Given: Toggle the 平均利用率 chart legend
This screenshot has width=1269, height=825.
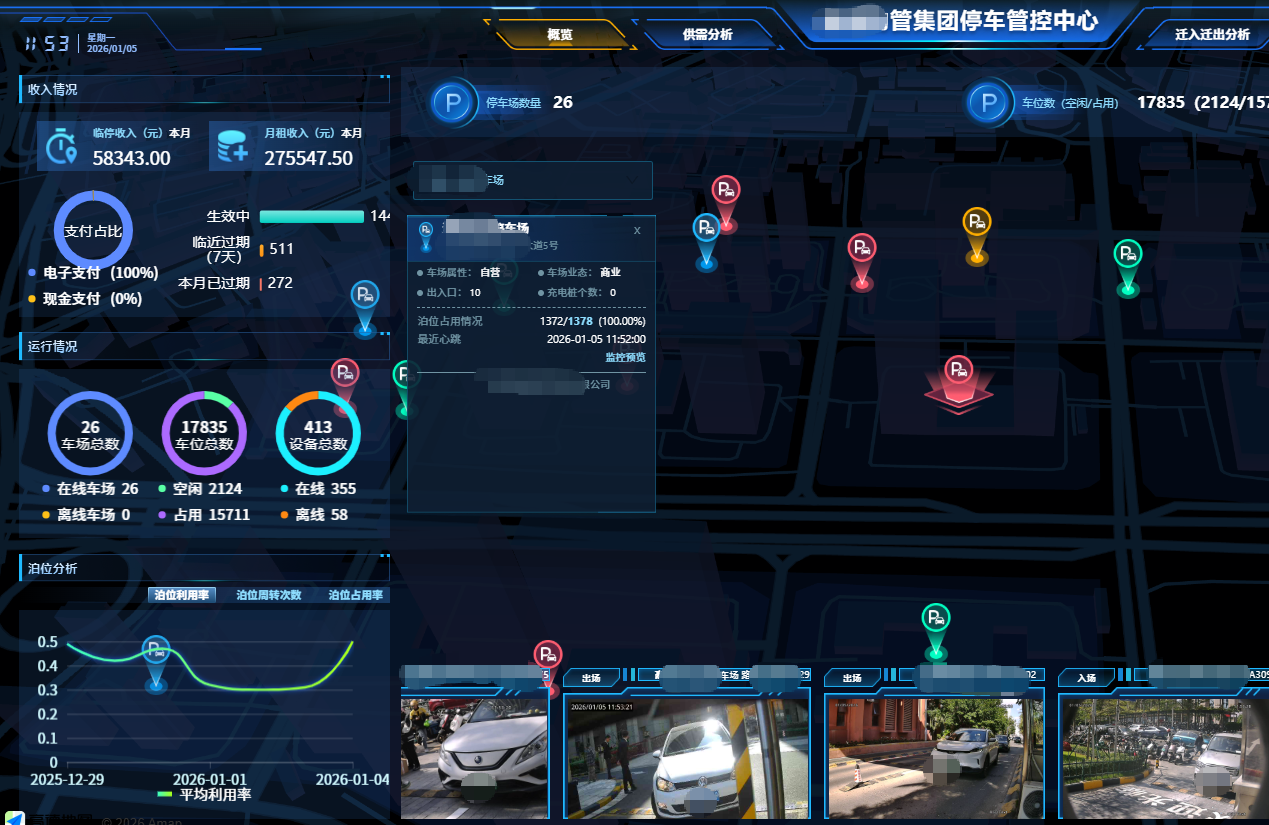Looking at the screenshot, I should (205, 795).
